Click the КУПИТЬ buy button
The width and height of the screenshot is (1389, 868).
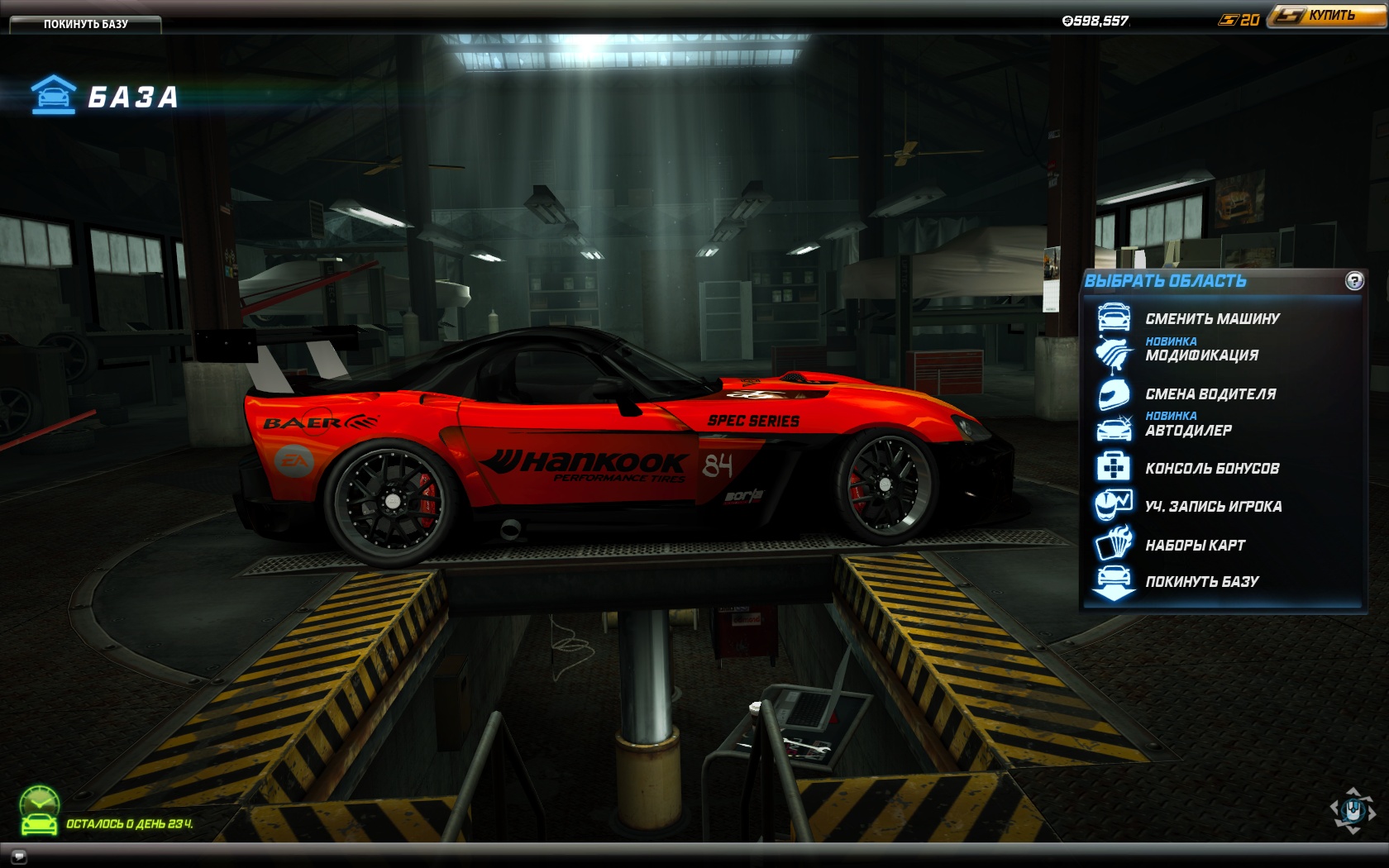click(1328, 16)
